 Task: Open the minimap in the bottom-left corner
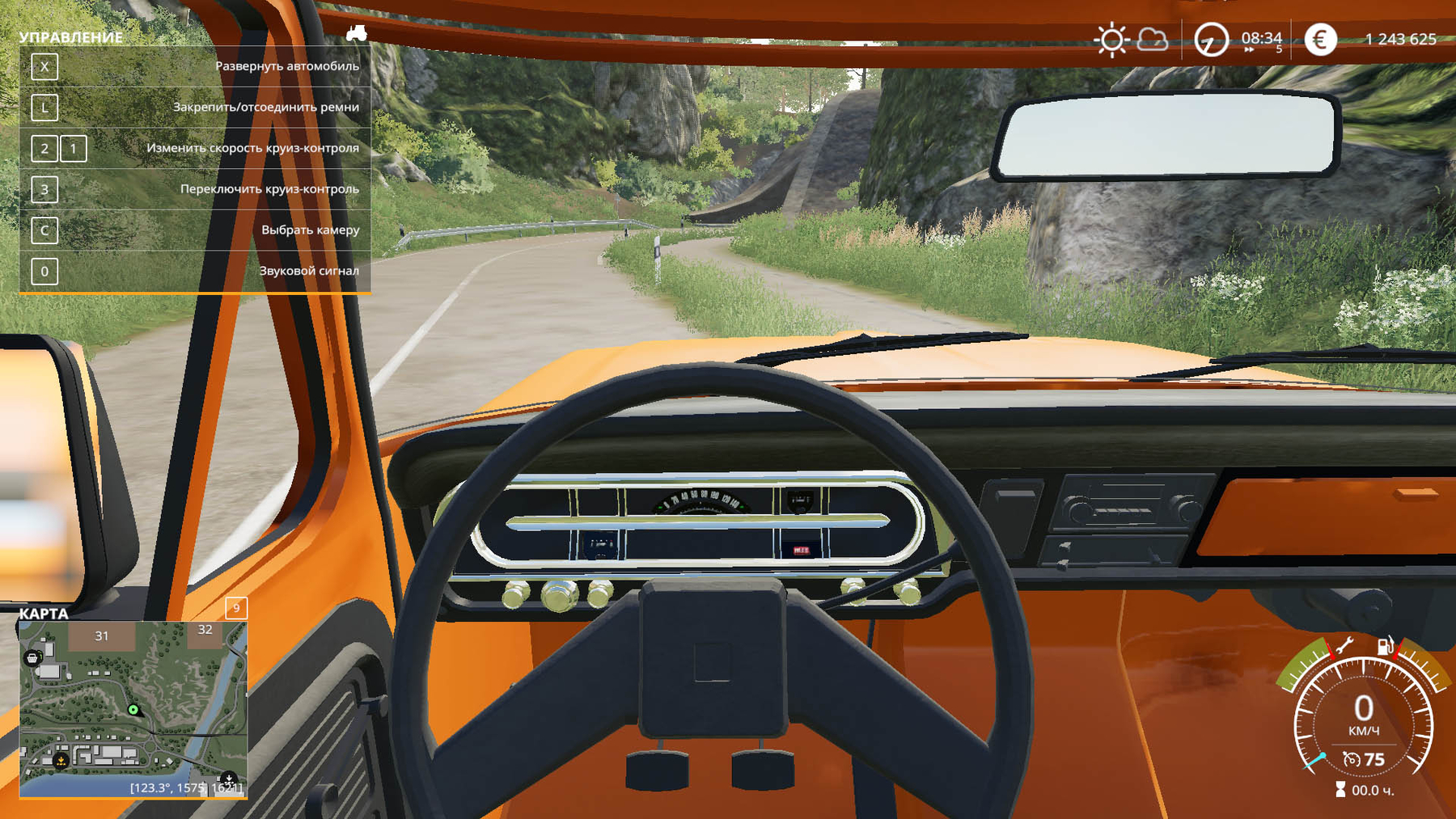[133, 709]
